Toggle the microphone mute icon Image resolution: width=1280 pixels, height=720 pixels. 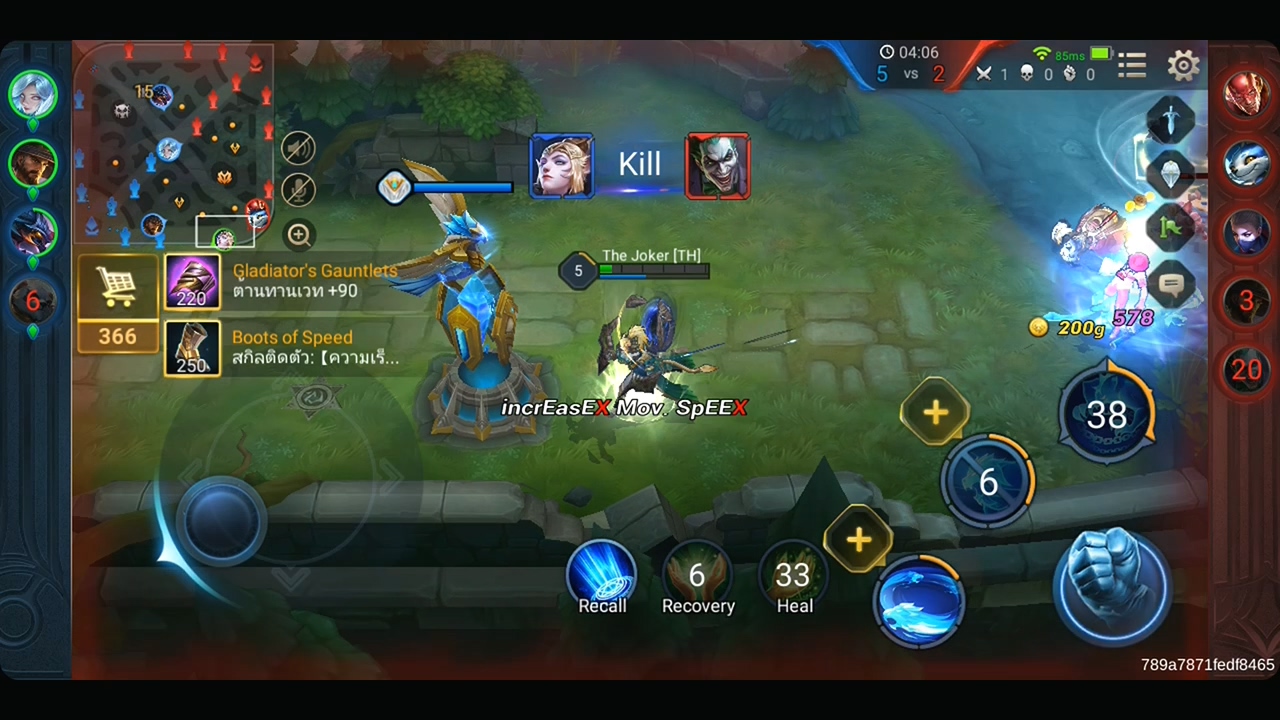coord(298,190)
